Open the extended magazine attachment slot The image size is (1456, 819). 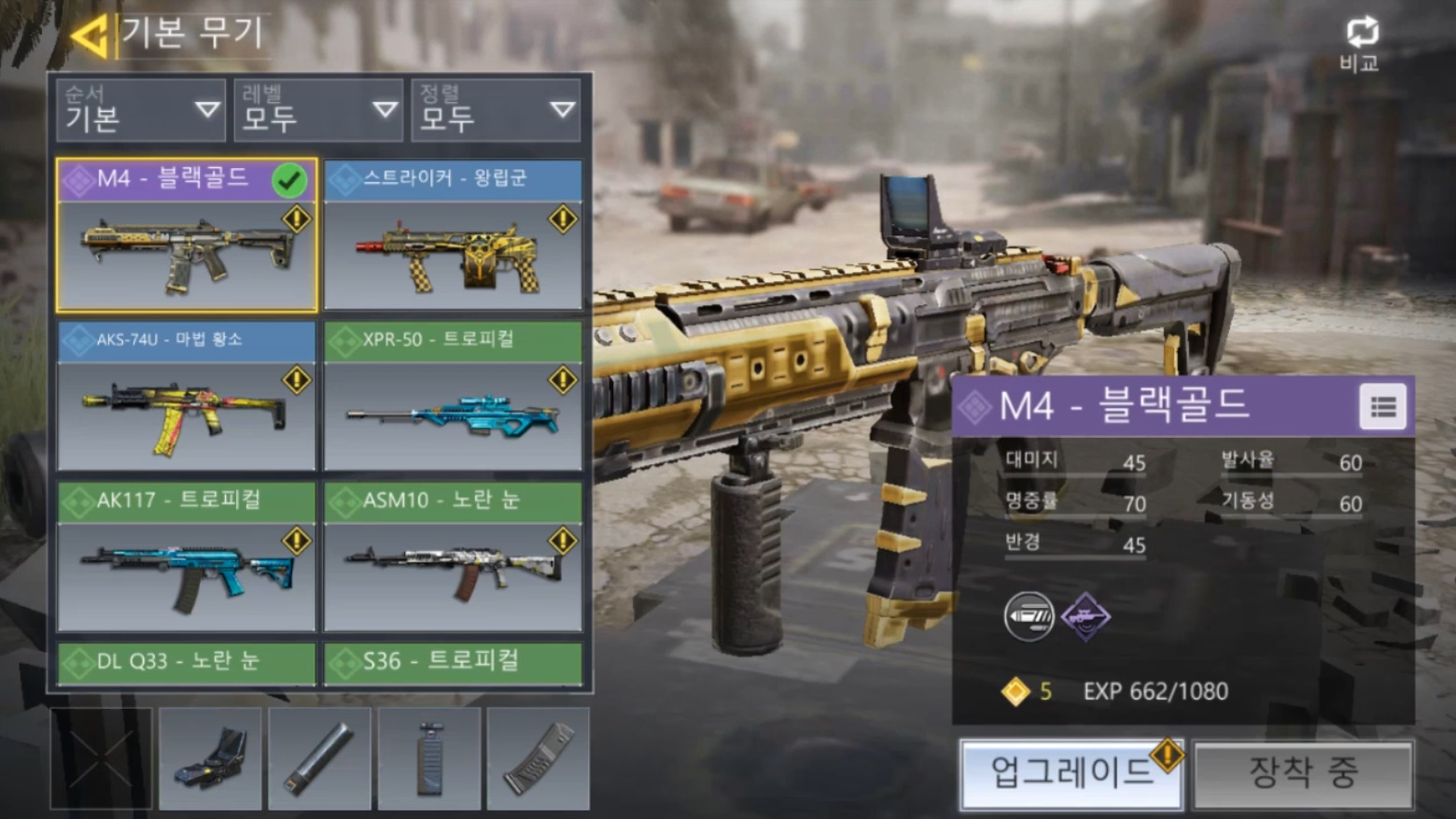pyautogui.click(x=539, y=758)
